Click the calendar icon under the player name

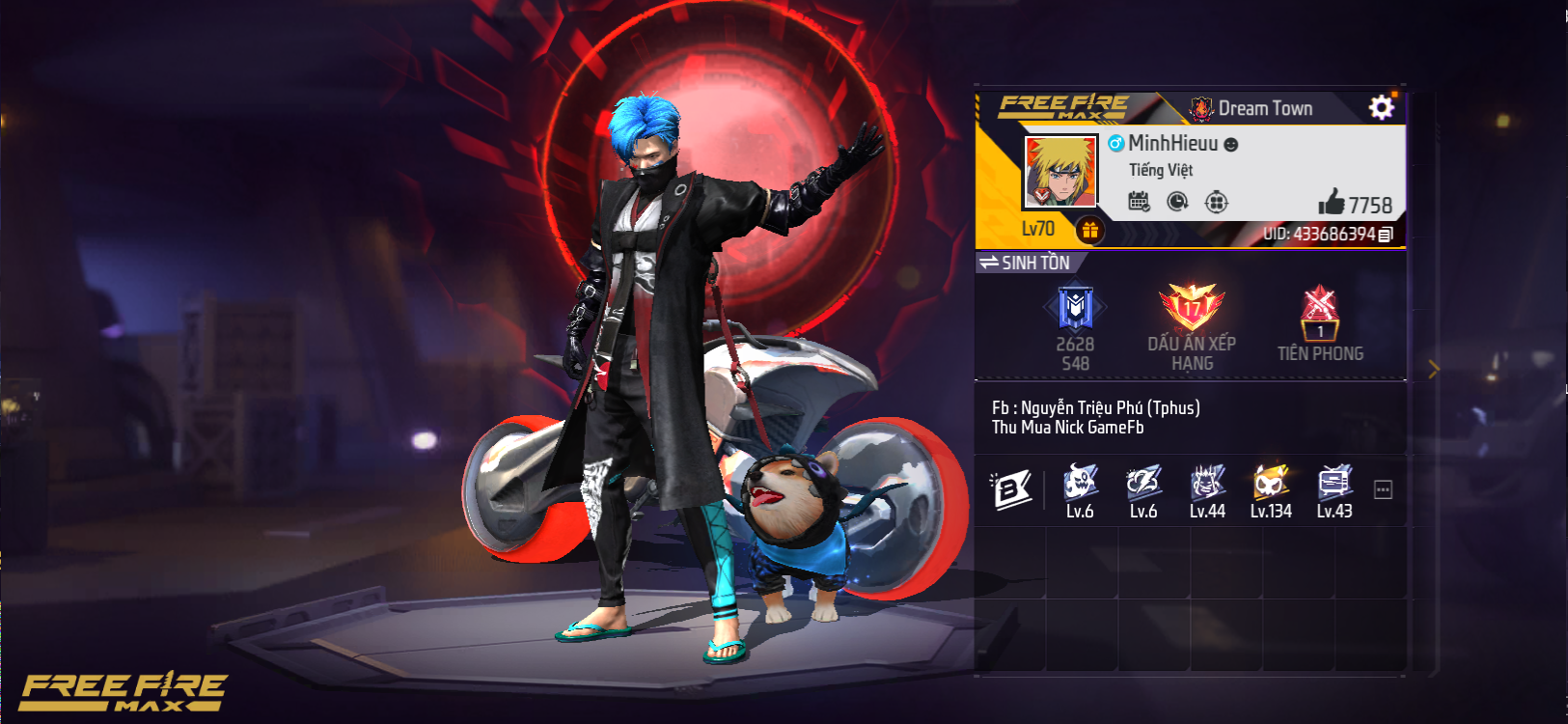tap(1138, 200)
